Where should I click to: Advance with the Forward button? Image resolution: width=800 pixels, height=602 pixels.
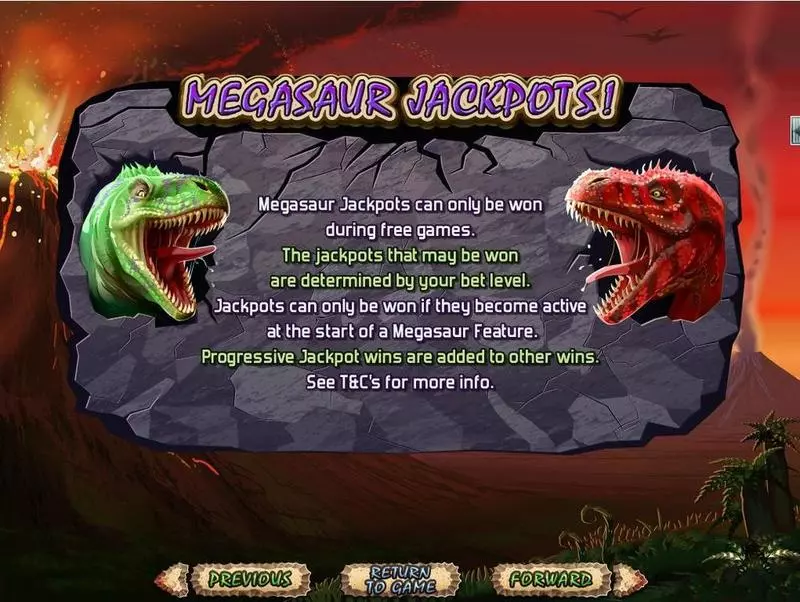[549, 578]
